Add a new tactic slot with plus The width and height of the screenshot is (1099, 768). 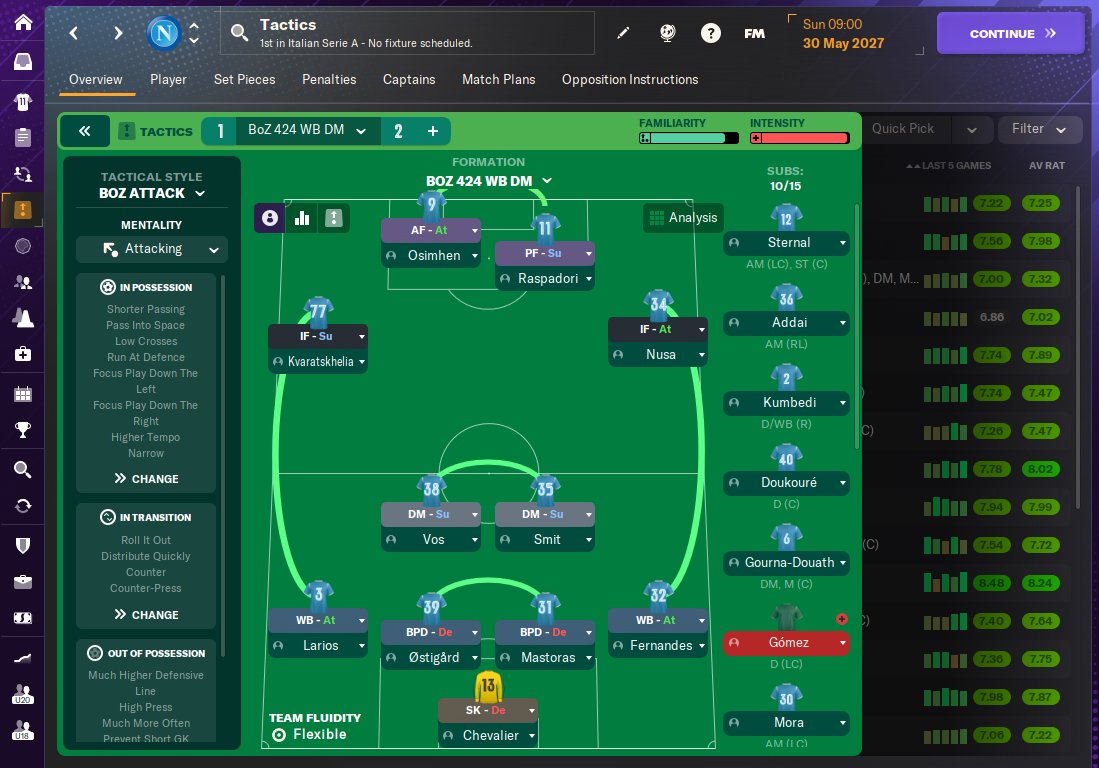point(433,131)
